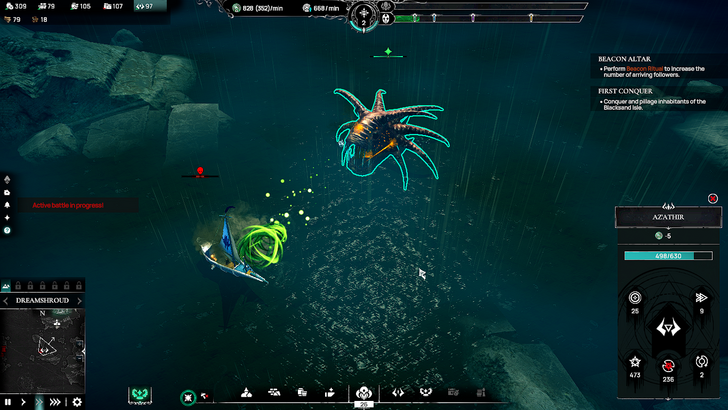Switch to previous region before Dreamshroud
Viewport: 728px width, 410px height.
click(5, 300)
